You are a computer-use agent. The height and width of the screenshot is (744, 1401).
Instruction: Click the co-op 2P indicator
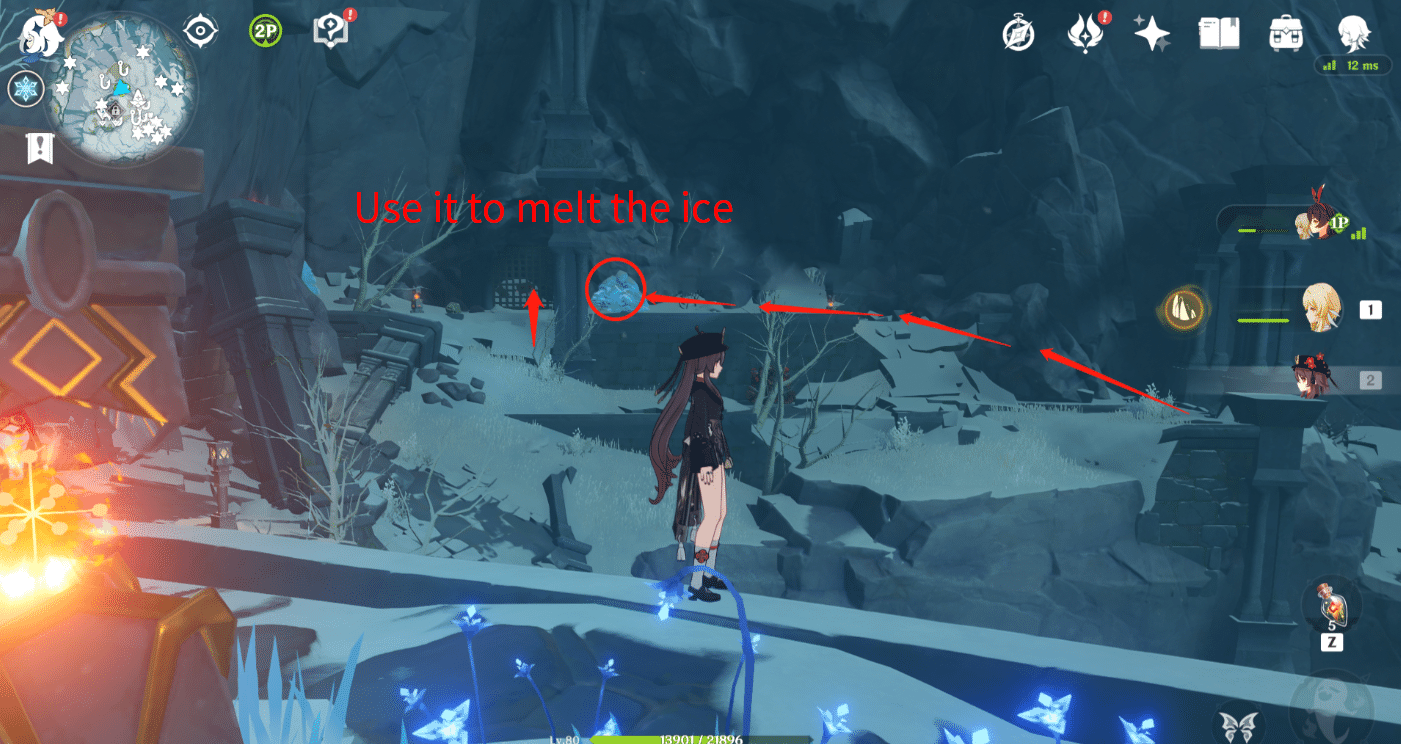point(265,28)
